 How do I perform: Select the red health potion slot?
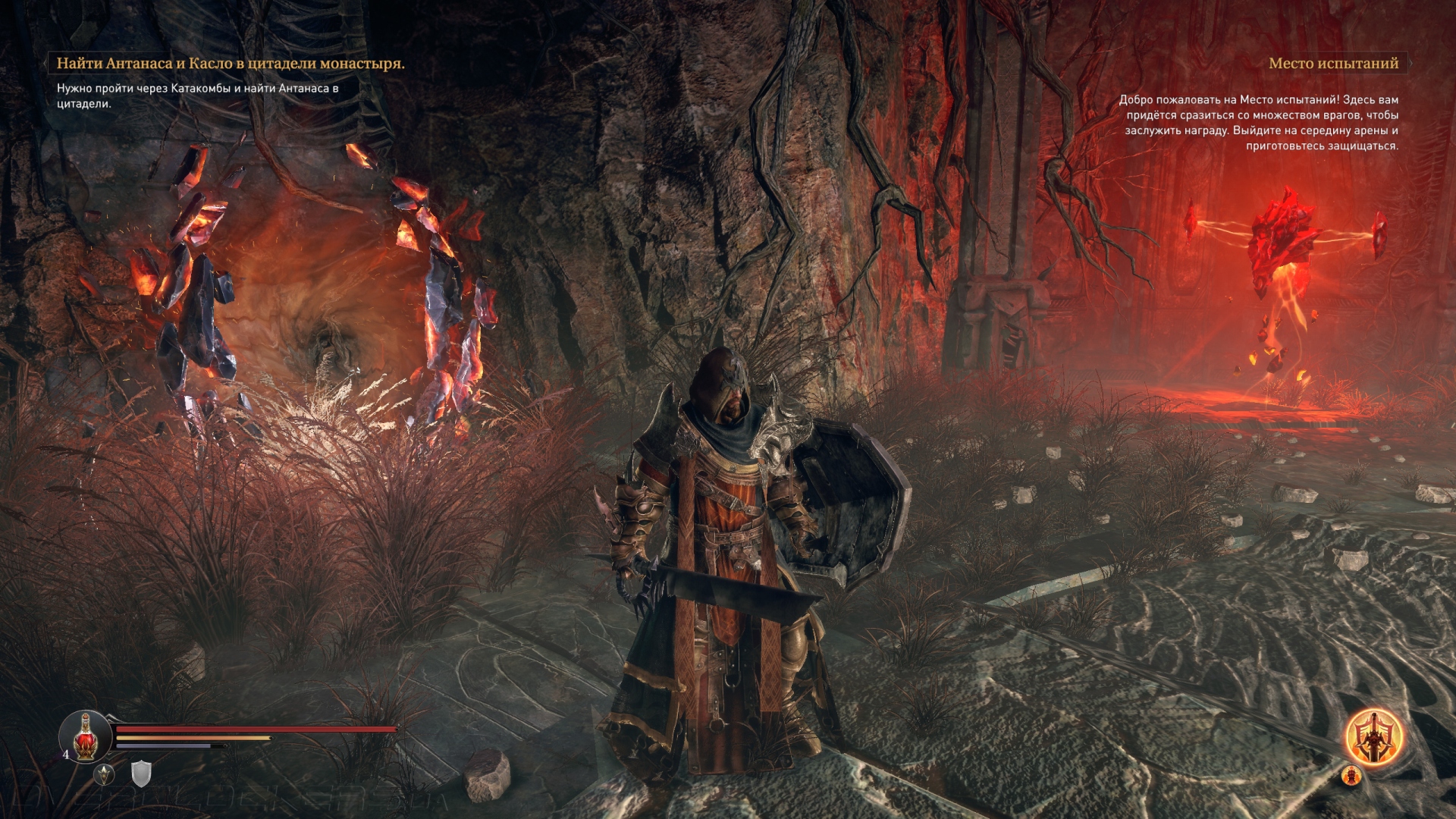point(86,736)
